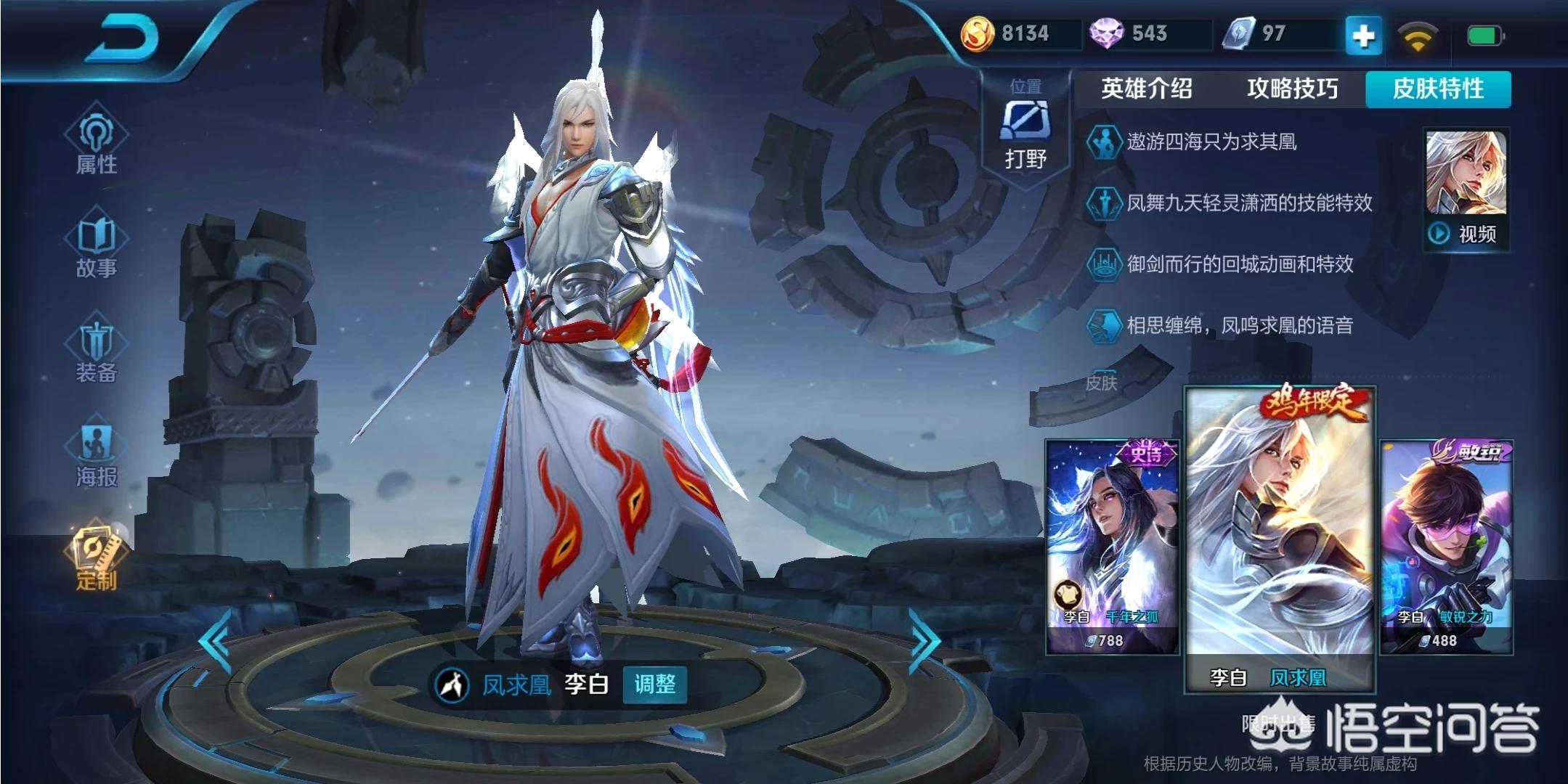Screen dimensions: 1568x784
Task: Show the next hero with right arrow
Action: pyautogui.click(x=924, y=641)
